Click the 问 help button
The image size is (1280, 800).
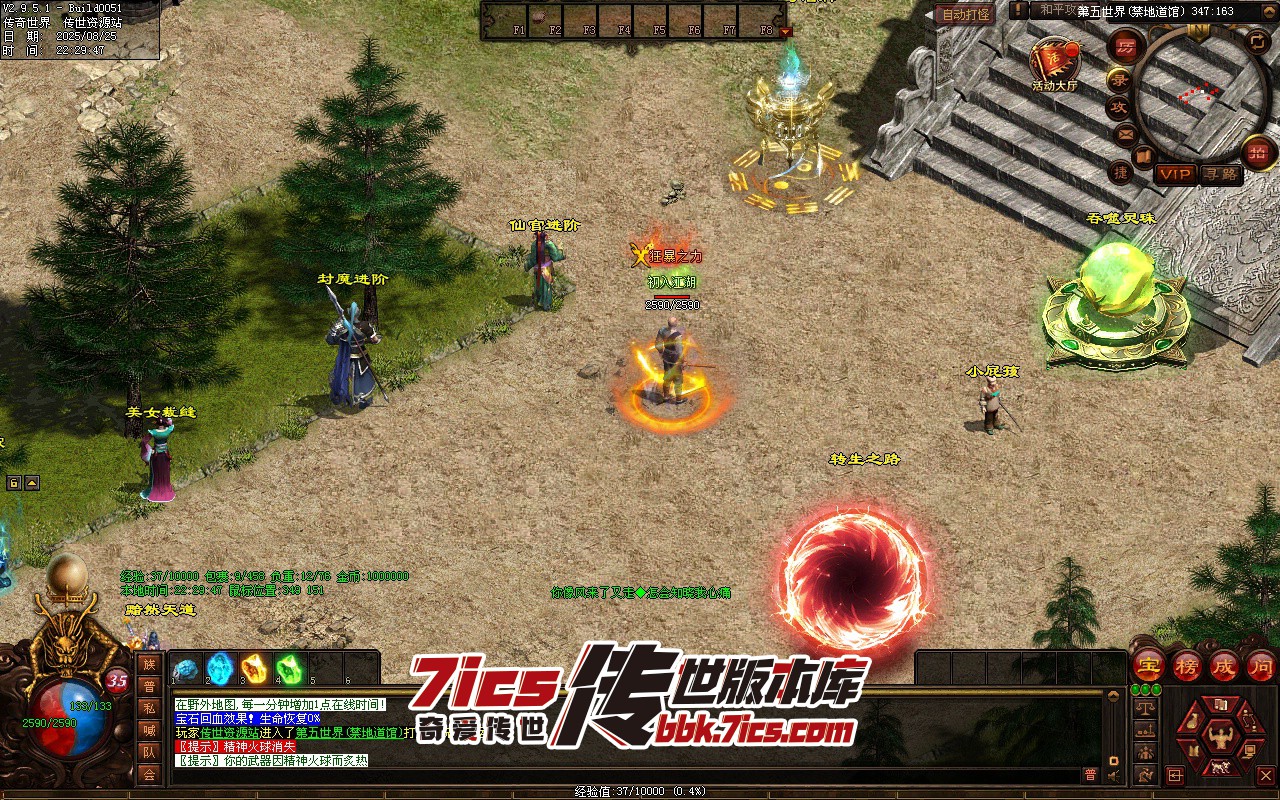point(1261,665)
